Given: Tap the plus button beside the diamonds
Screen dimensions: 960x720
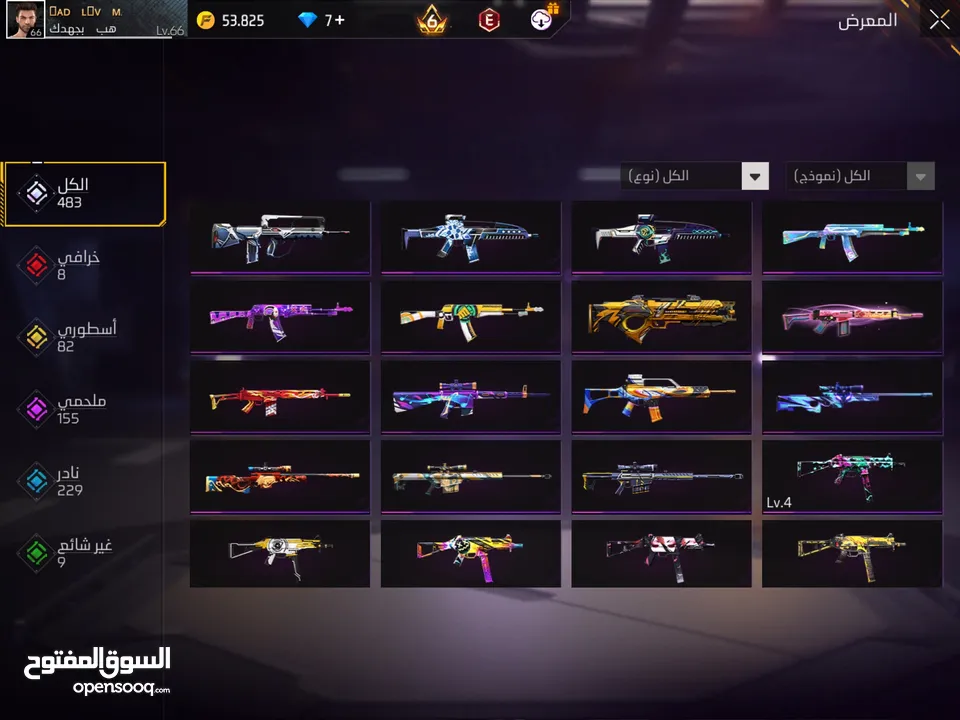Looking at the screenshot, I should (x=339, y=20).
